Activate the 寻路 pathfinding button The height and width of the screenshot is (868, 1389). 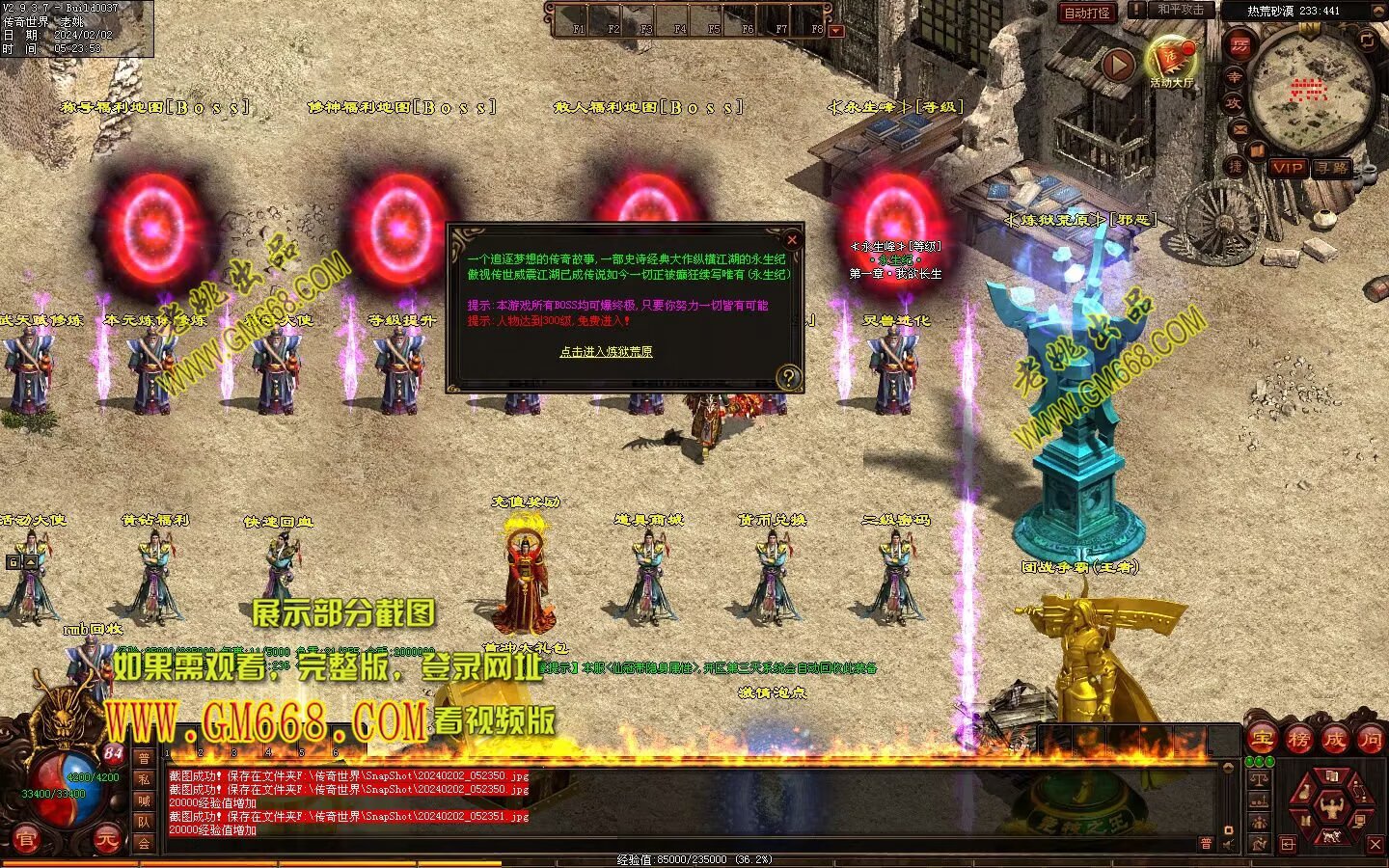tap(1332, 168)
